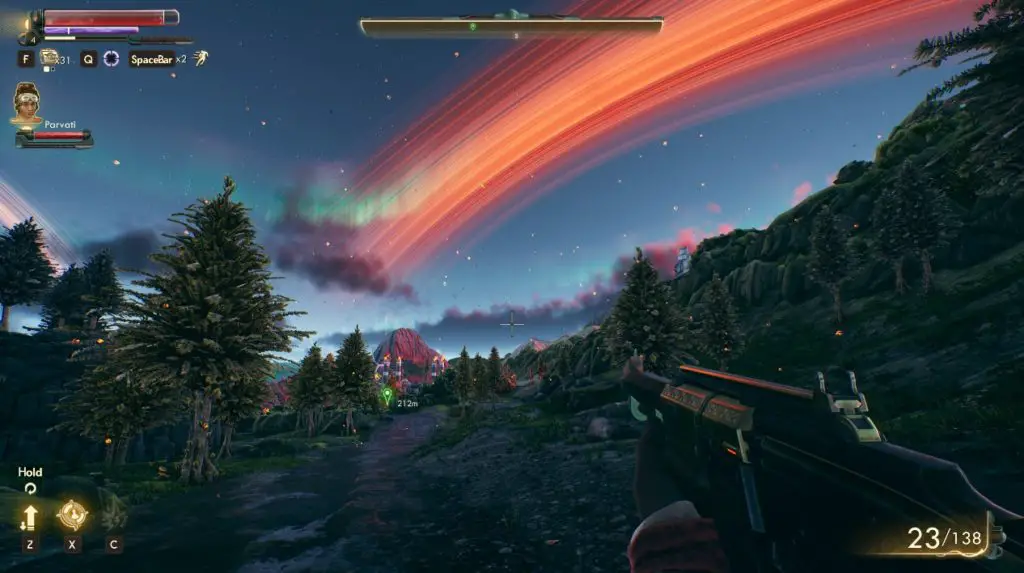Use the medical inhaler item icon
The image size is (1024, 573).
pos(48,58)
